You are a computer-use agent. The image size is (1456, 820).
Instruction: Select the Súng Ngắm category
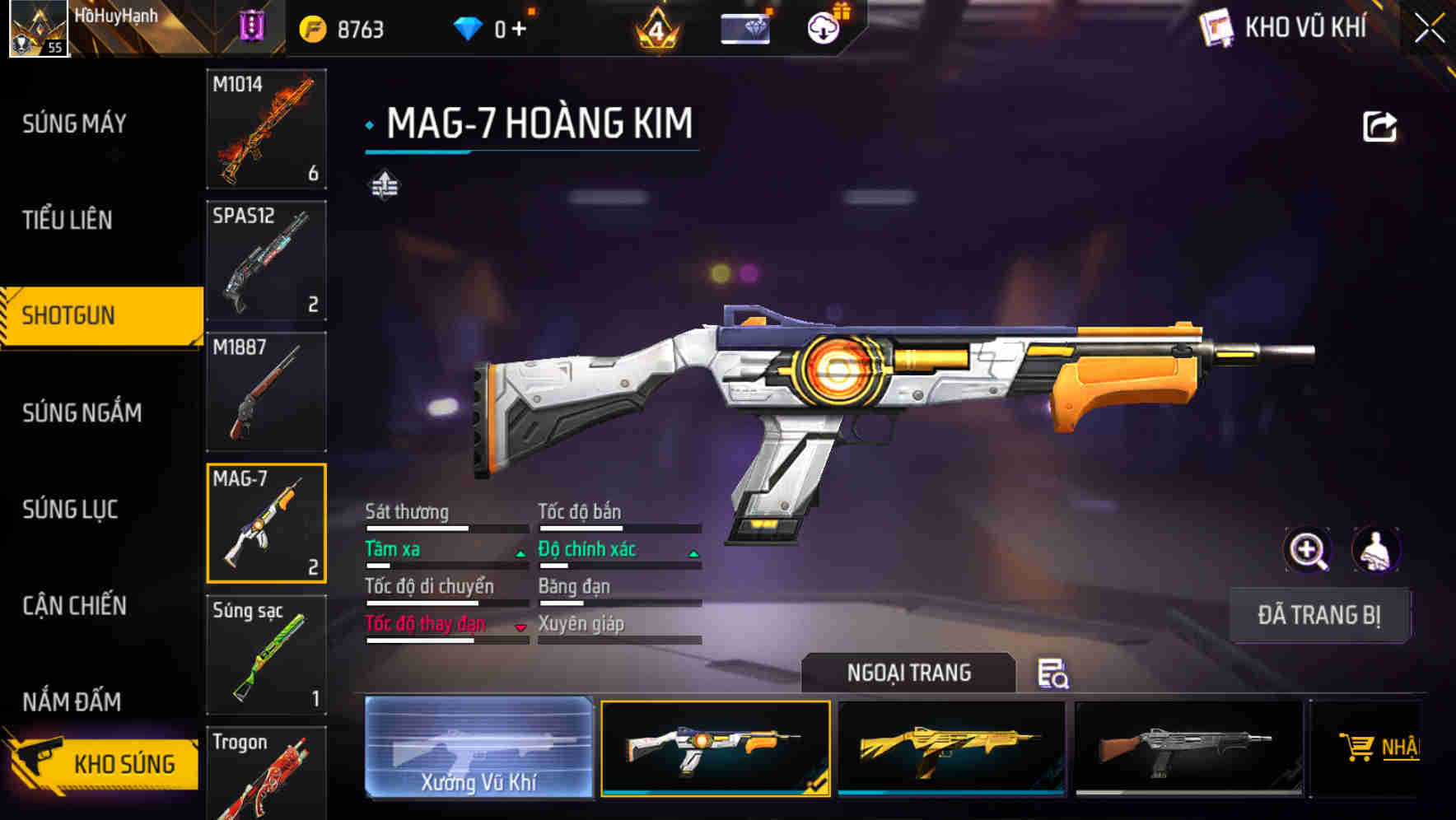(82, 412)
